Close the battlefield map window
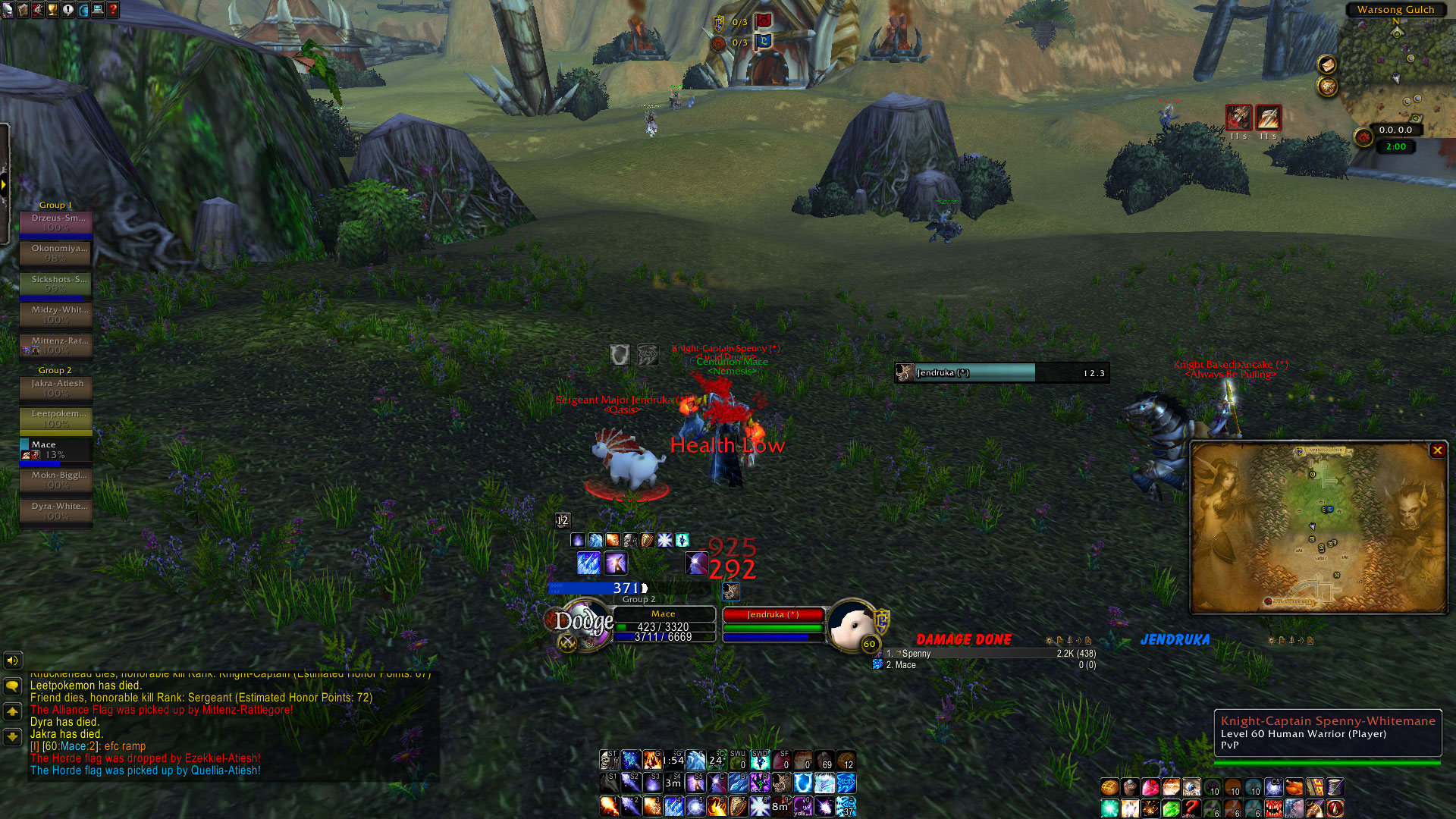The image size is (1456, 819). 1437,450
